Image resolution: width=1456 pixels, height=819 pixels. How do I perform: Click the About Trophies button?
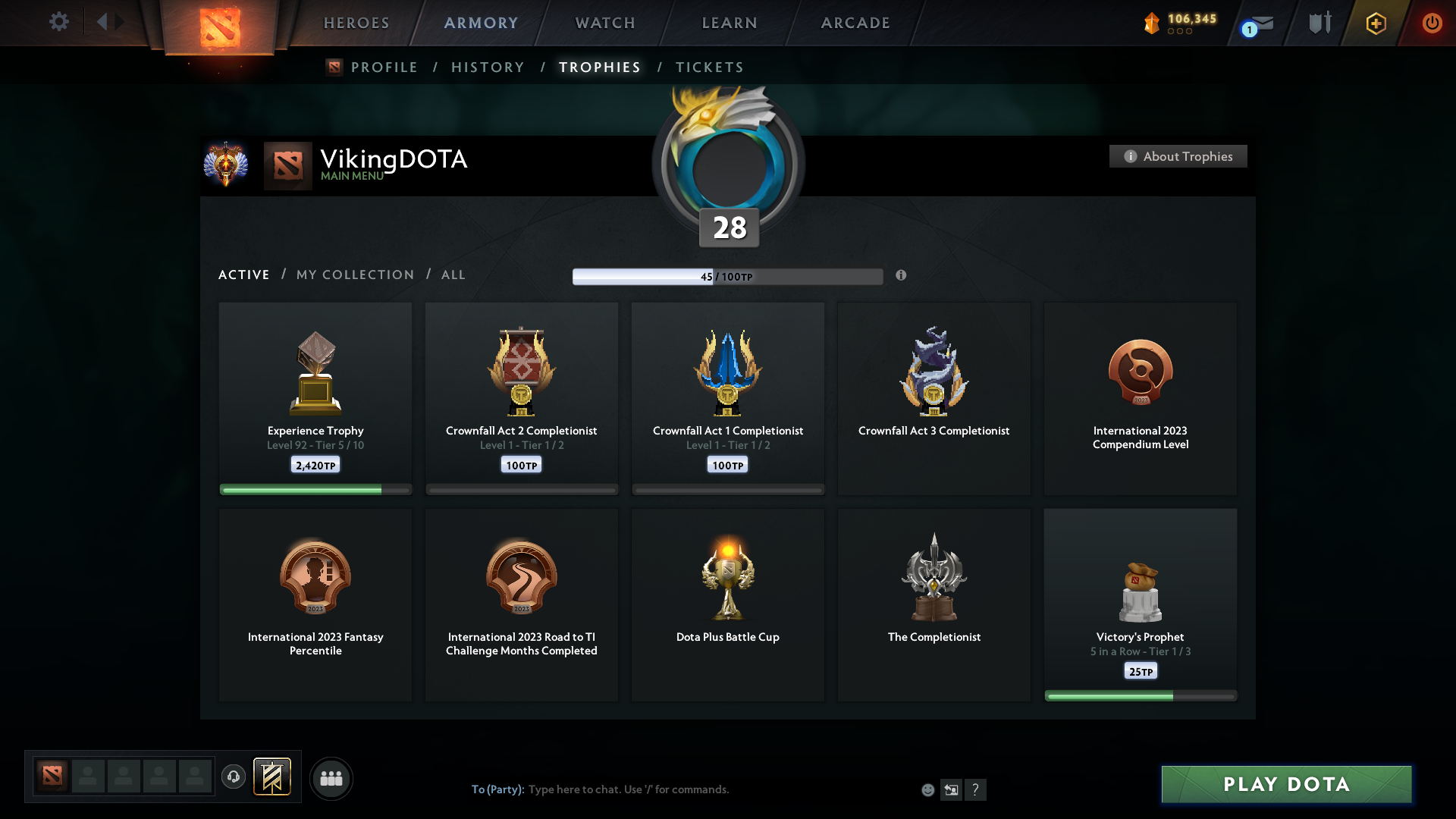pos(1178,156)
